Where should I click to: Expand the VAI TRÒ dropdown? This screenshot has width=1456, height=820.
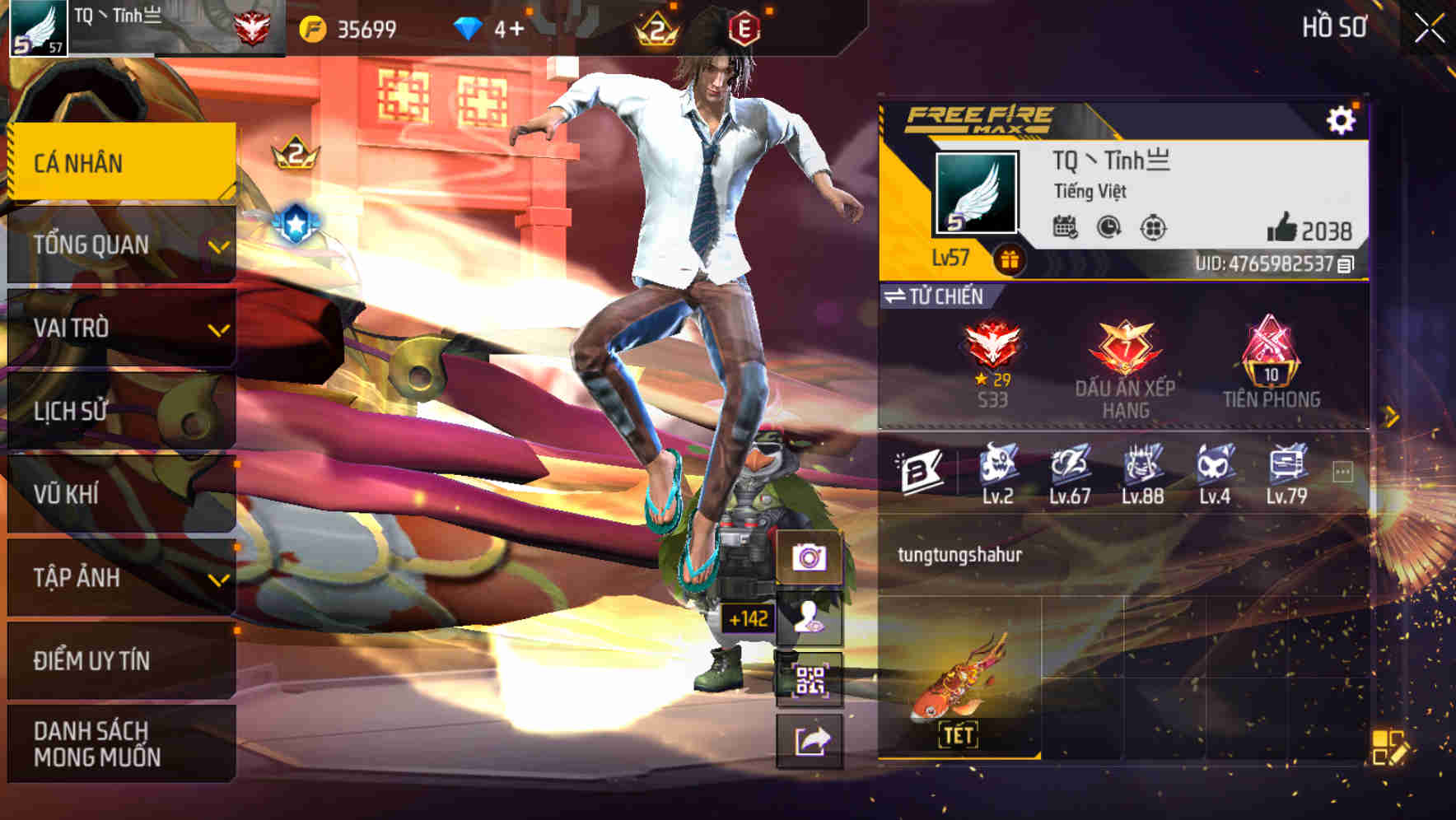coord(119,328)
